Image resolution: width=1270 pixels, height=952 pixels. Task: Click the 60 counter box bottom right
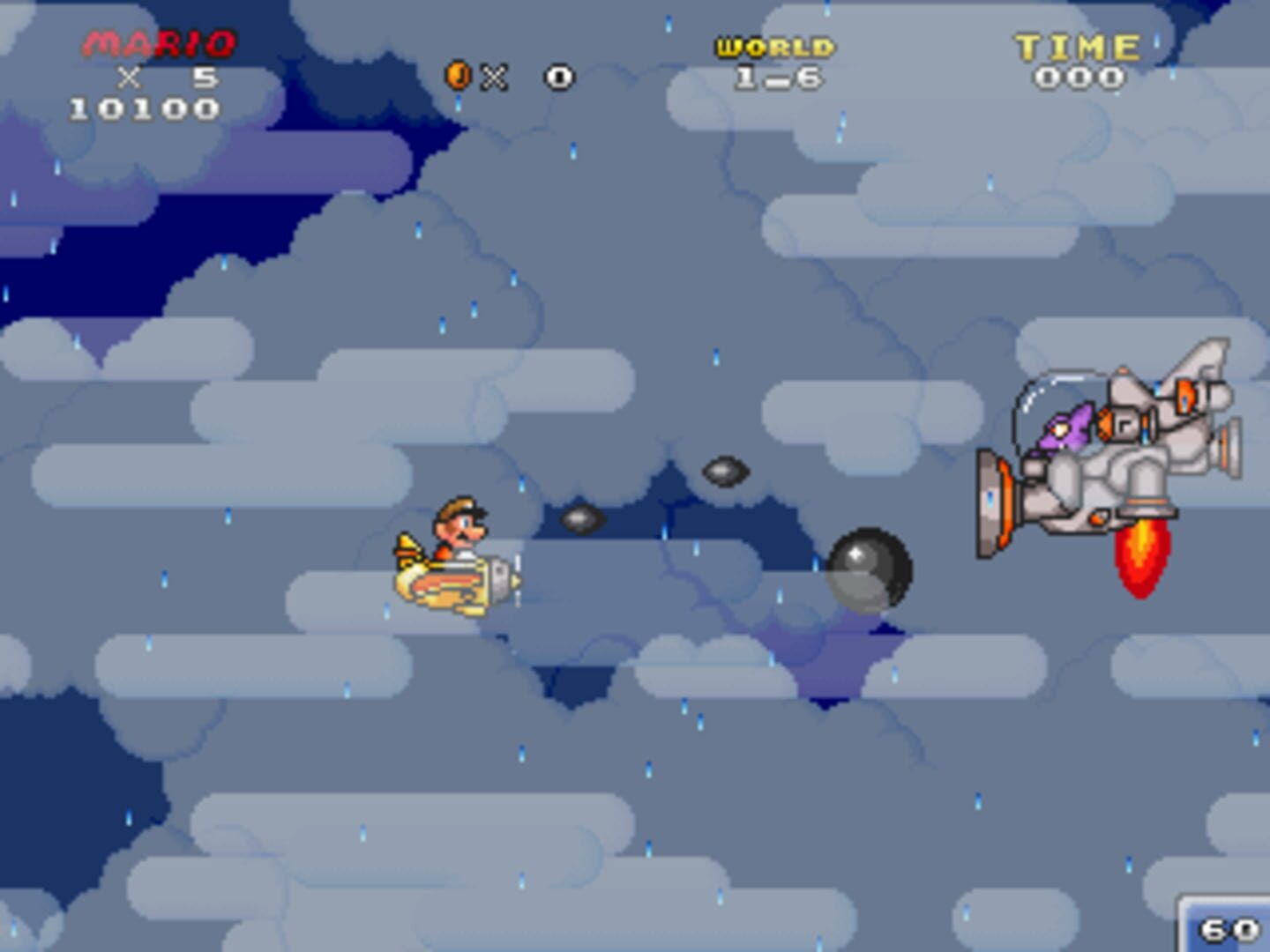point(1228,927)
